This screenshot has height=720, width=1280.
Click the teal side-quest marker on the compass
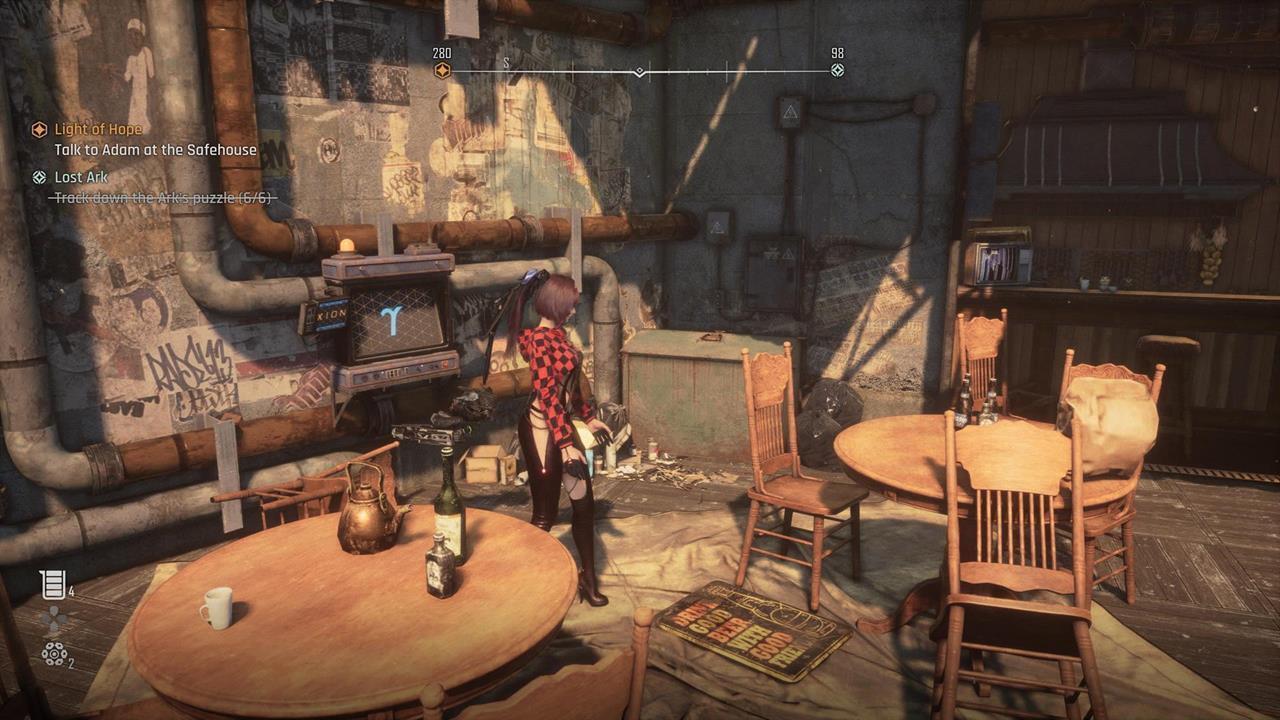[x=838, y=70]
